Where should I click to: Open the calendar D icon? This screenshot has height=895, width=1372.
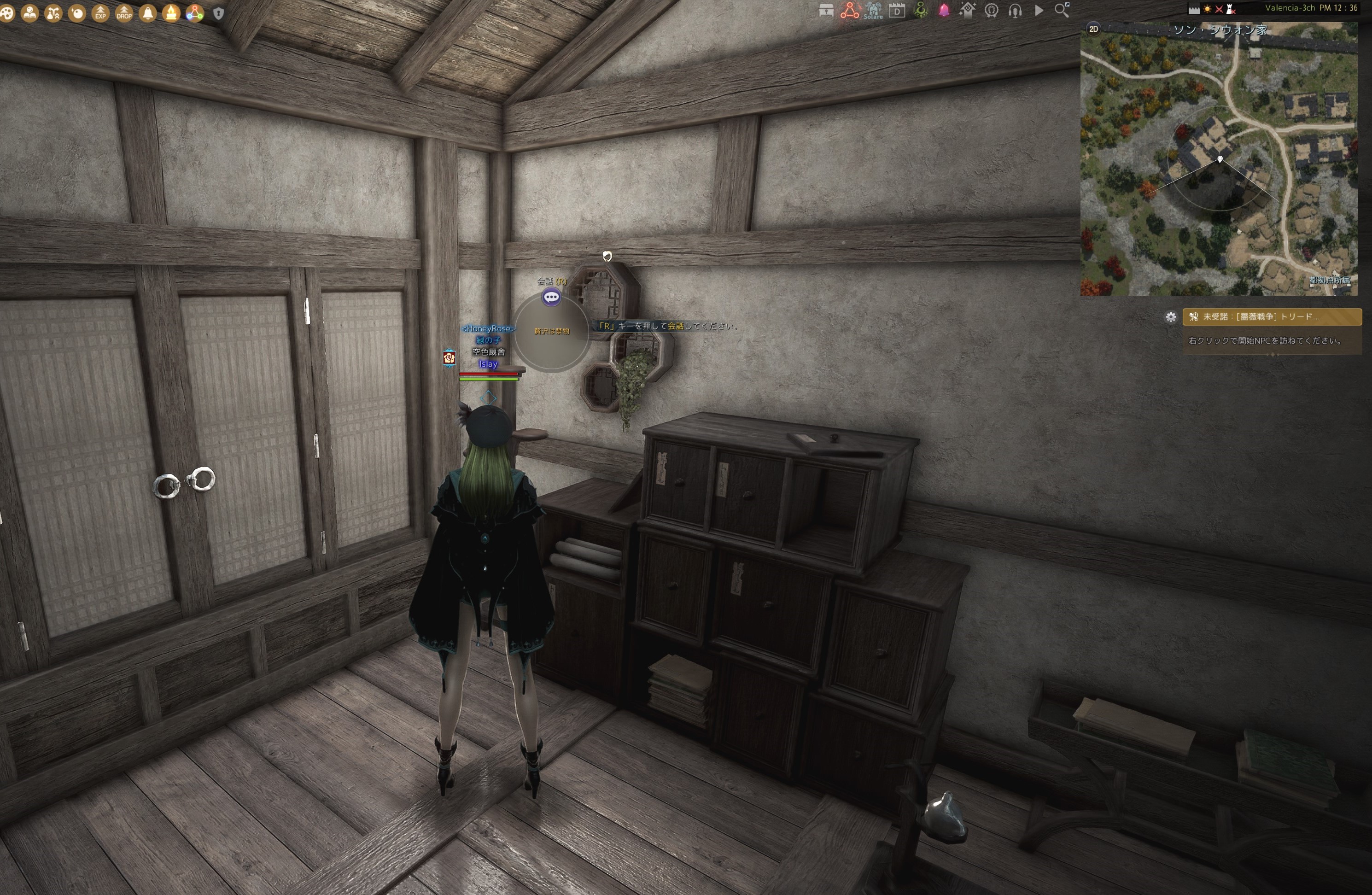[x=897, y=11]
